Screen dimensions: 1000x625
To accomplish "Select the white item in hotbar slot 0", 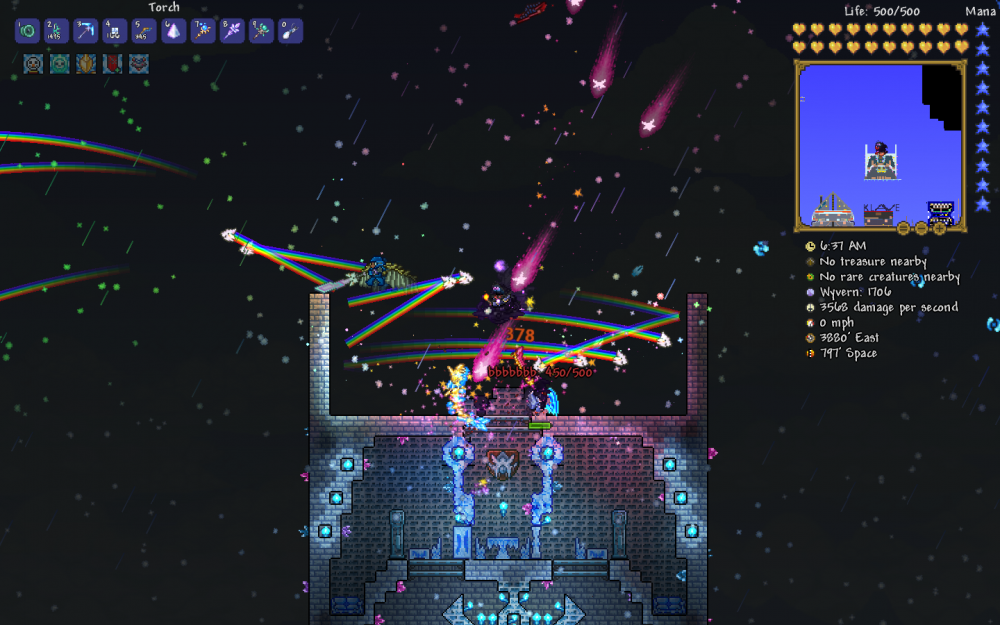I will point(291,31).
